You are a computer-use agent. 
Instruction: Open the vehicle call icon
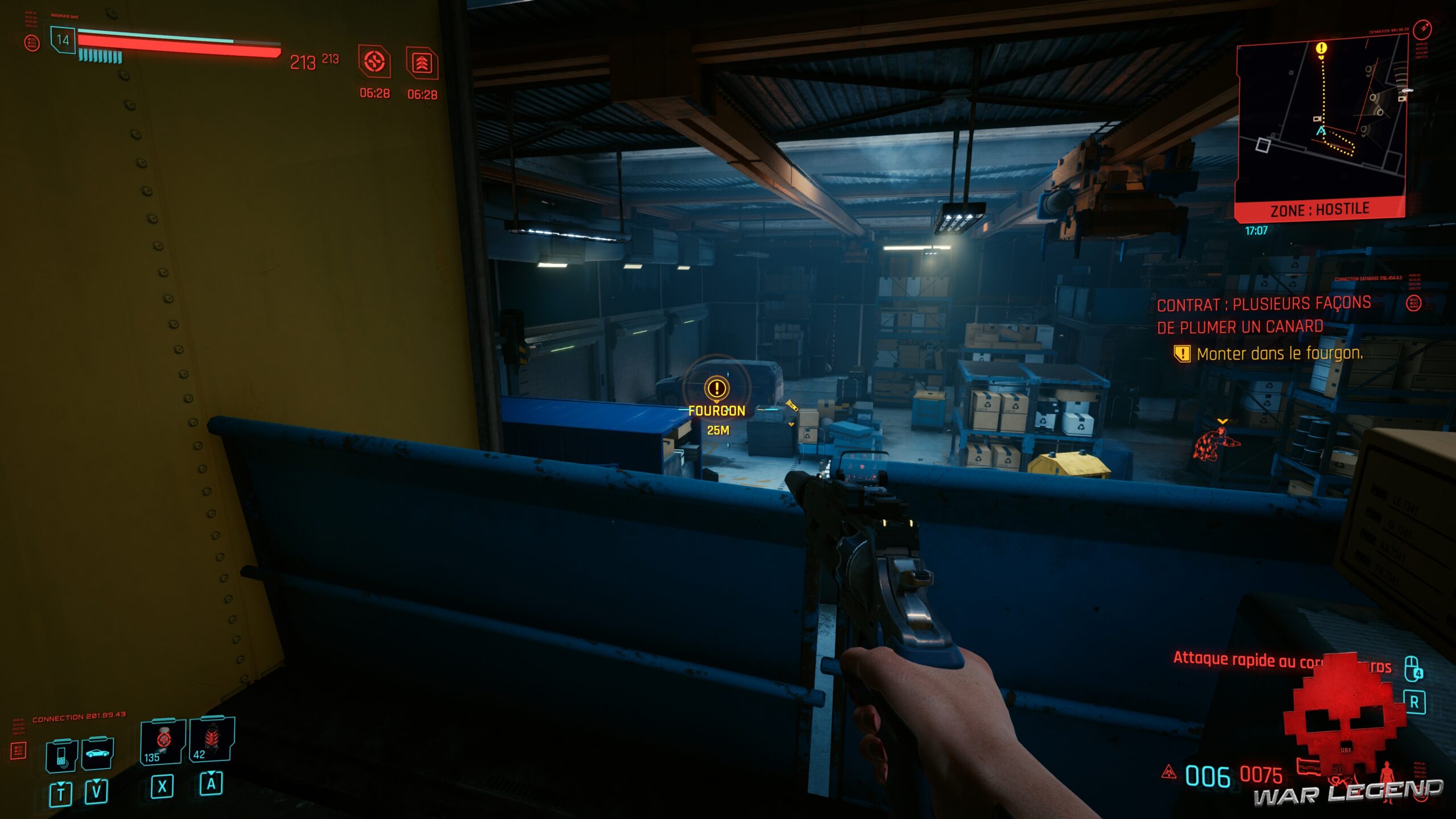point(98,755)
